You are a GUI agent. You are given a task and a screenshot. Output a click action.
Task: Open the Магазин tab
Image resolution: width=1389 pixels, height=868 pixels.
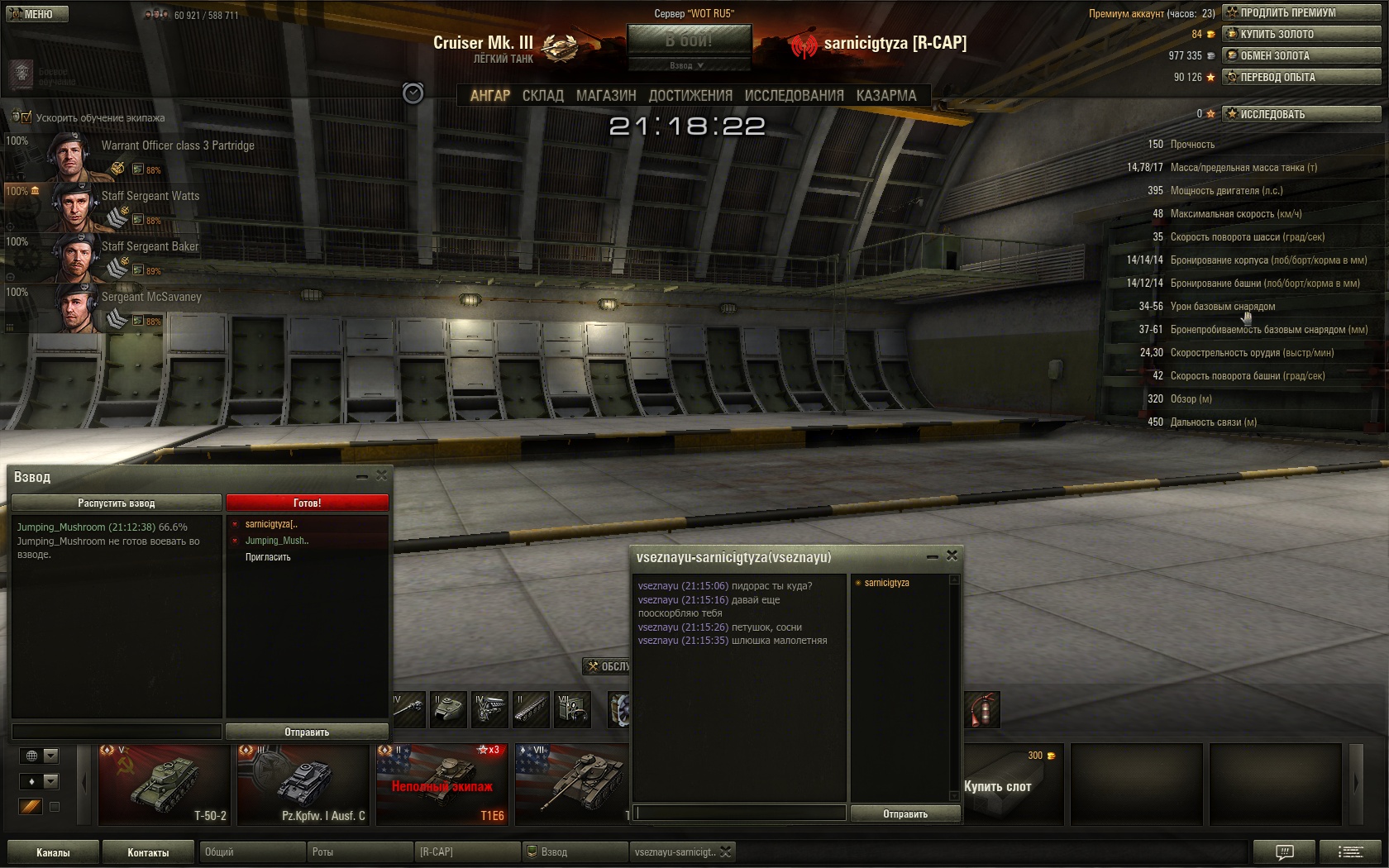(606, 96)
